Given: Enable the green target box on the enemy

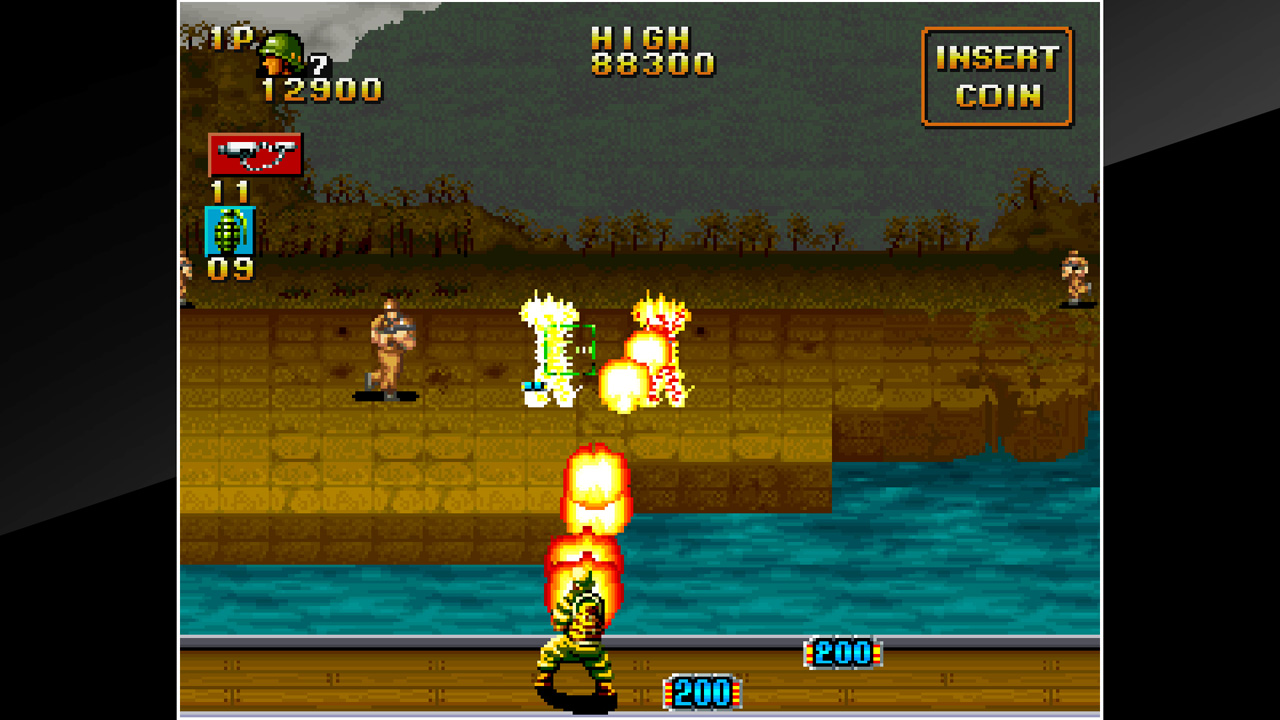Looking at the screenshot, I should 570,348.
